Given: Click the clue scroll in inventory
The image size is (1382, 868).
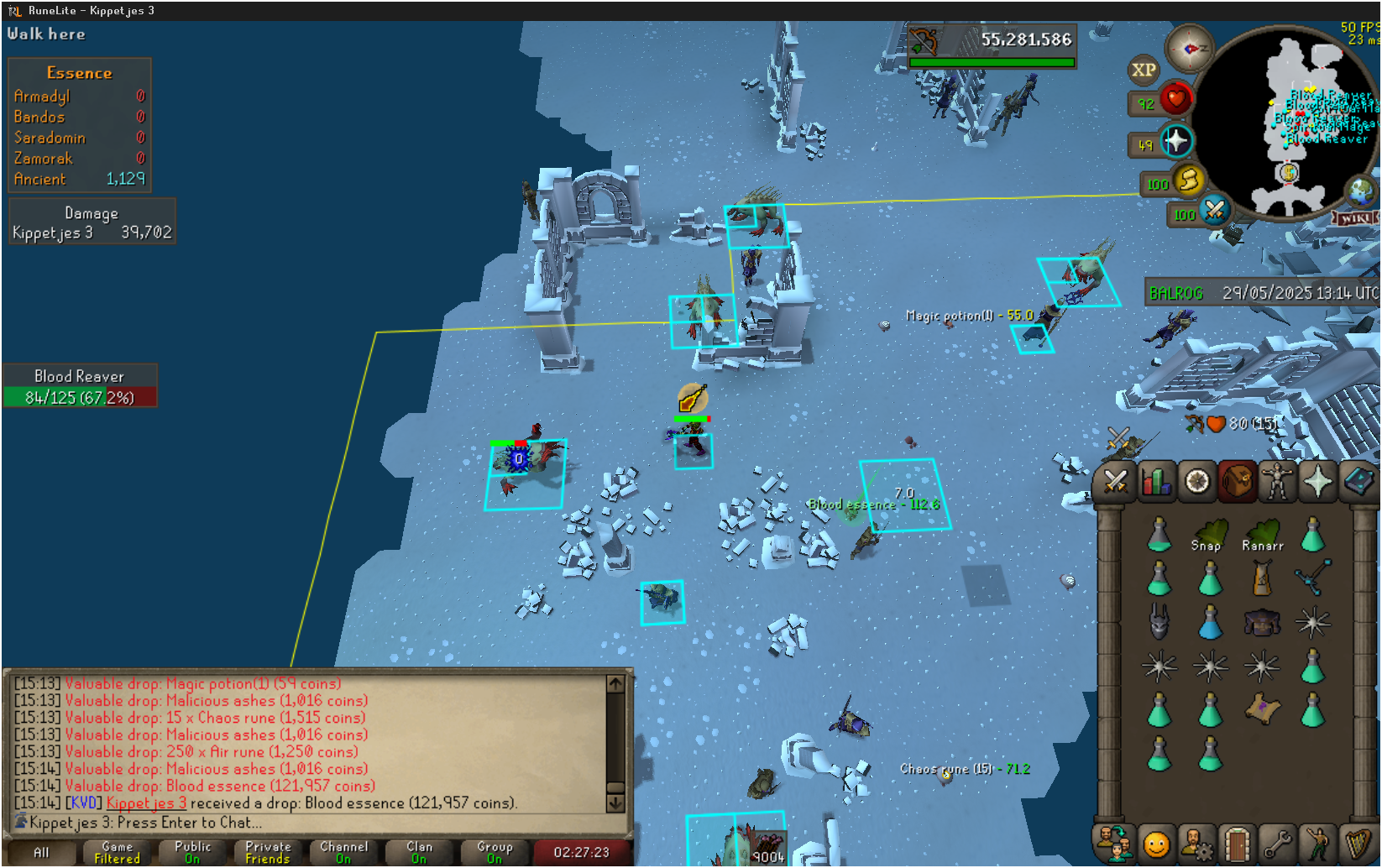Looking at the screenshot, I should click(1261, 709).
